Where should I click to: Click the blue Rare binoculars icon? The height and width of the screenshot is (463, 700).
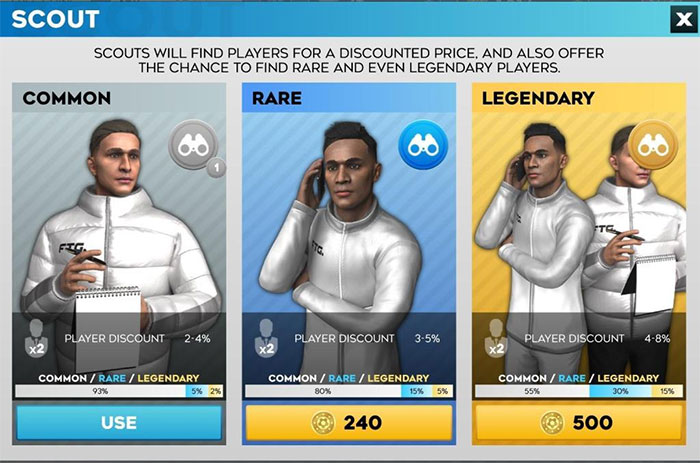422,145
